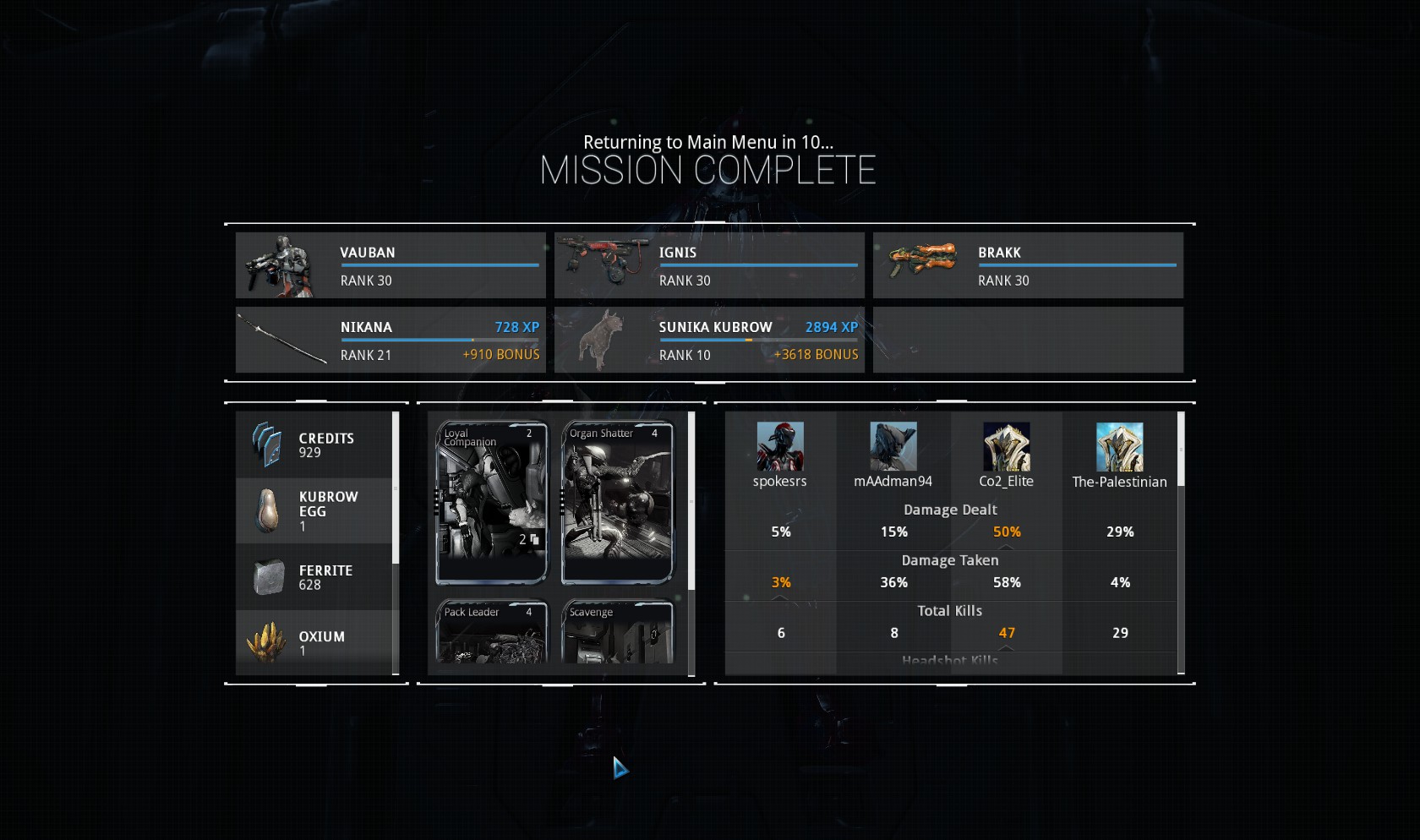Click the Ignis weapon panel
The width and height of the screenshot is (1420, 840).
tap(709, 265)
